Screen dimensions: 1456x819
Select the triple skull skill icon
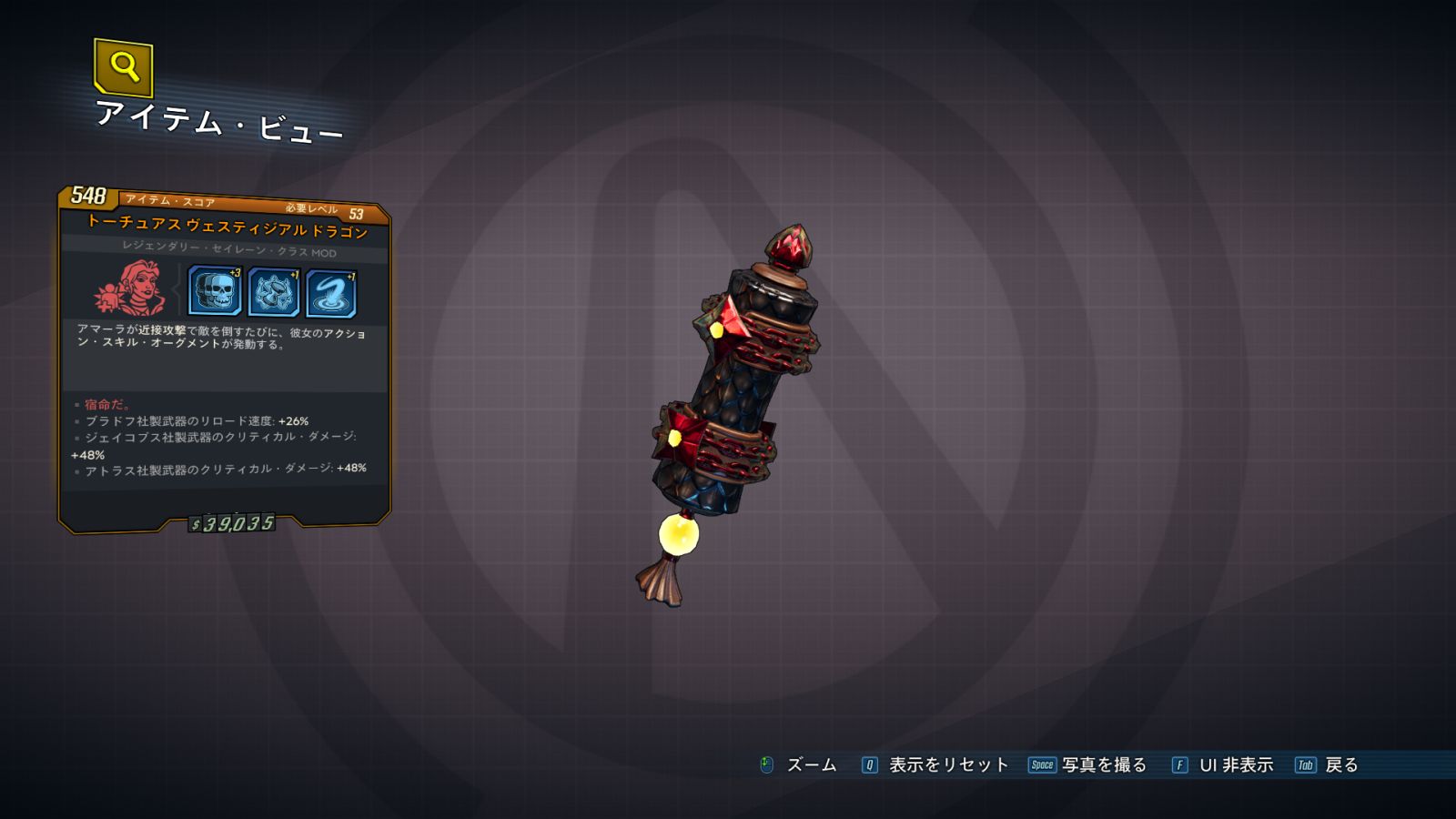coord(215,291)
